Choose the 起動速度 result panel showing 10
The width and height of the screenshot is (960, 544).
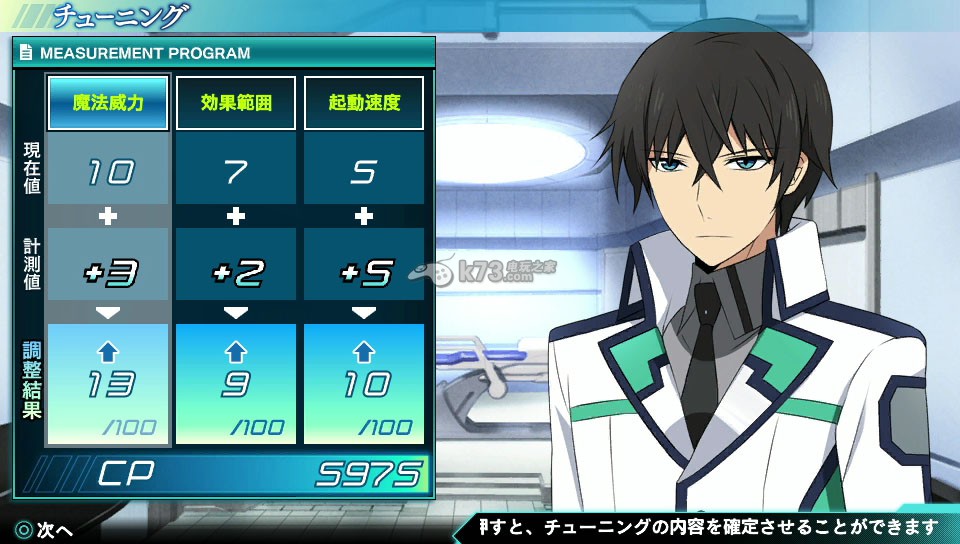tap(364, 383)
